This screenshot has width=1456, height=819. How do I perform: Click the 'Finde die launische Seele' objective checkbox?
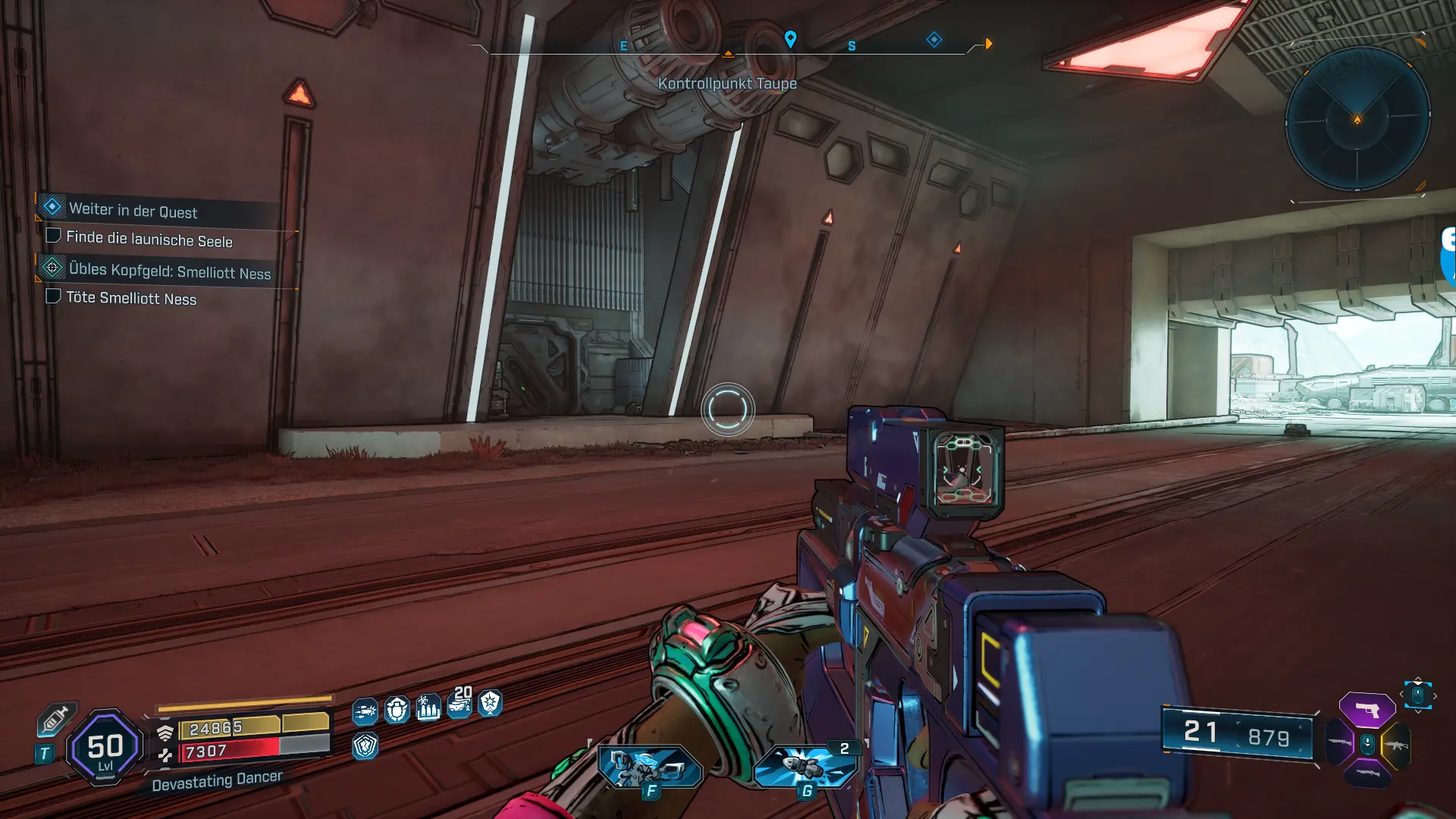click(x=53, y=236)
